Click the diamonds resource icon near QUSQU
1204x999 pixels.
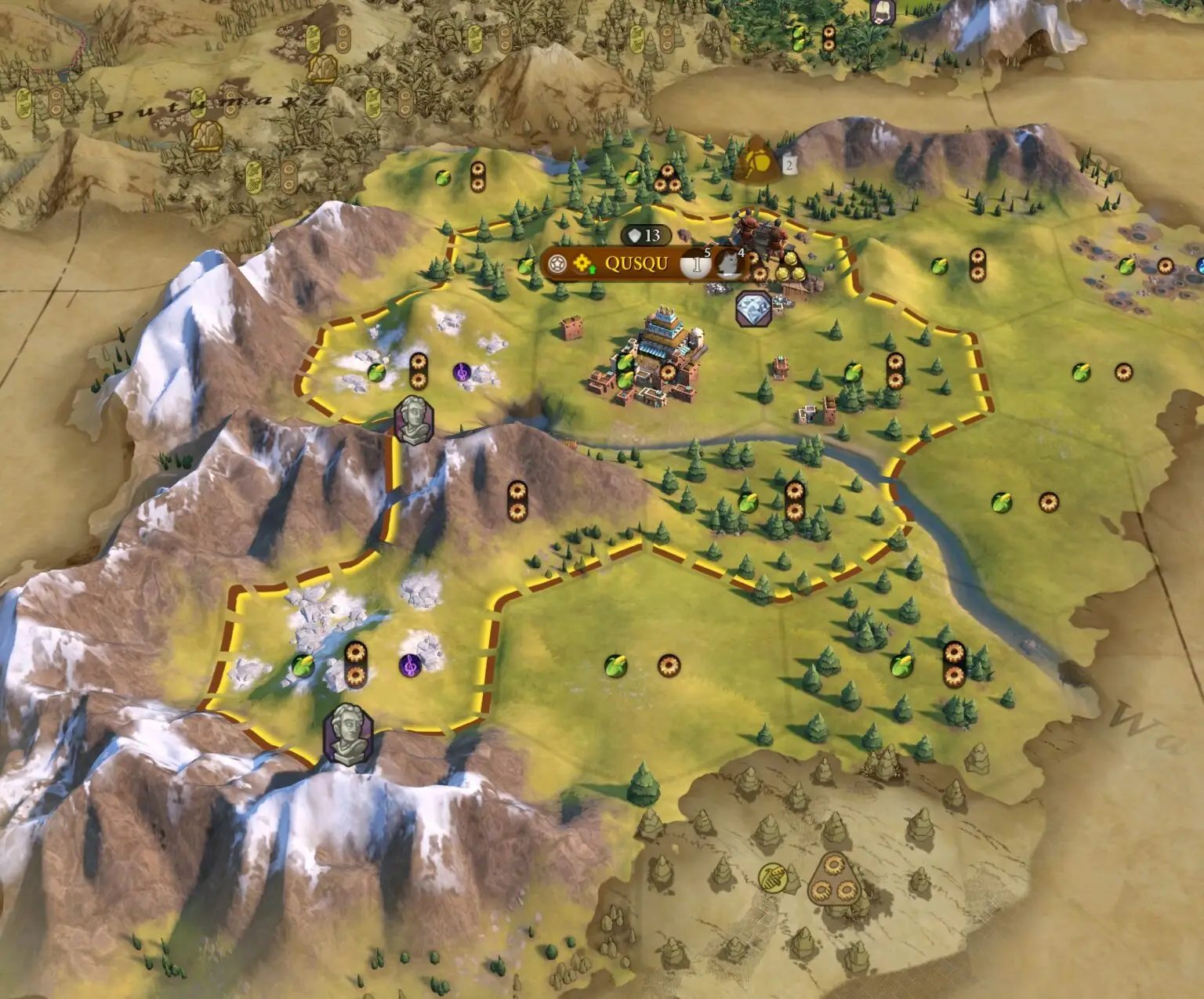753,308
